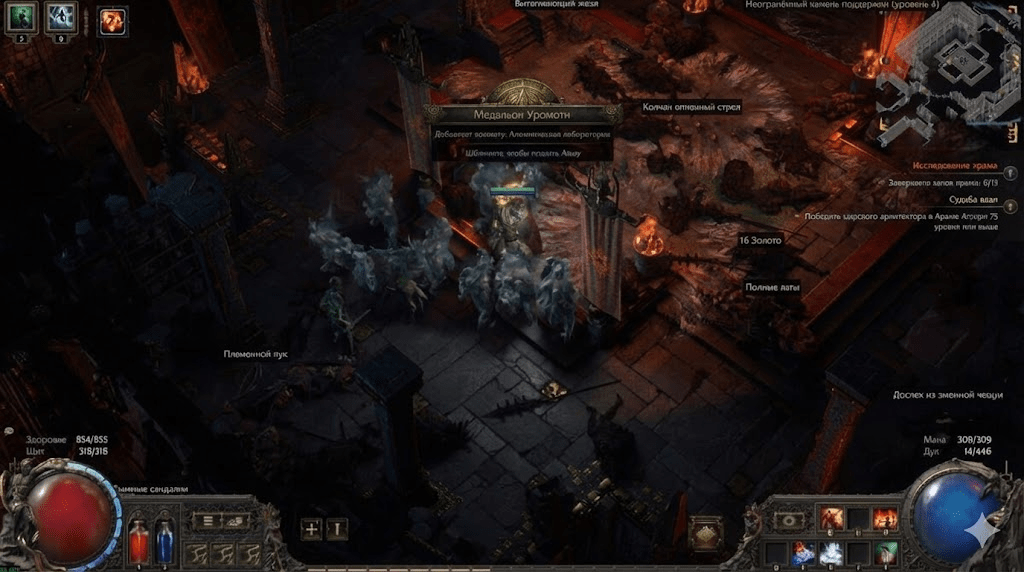Activate the fire and ice skill
Viewport: 1024px width, 572px height.
(805, 552)
